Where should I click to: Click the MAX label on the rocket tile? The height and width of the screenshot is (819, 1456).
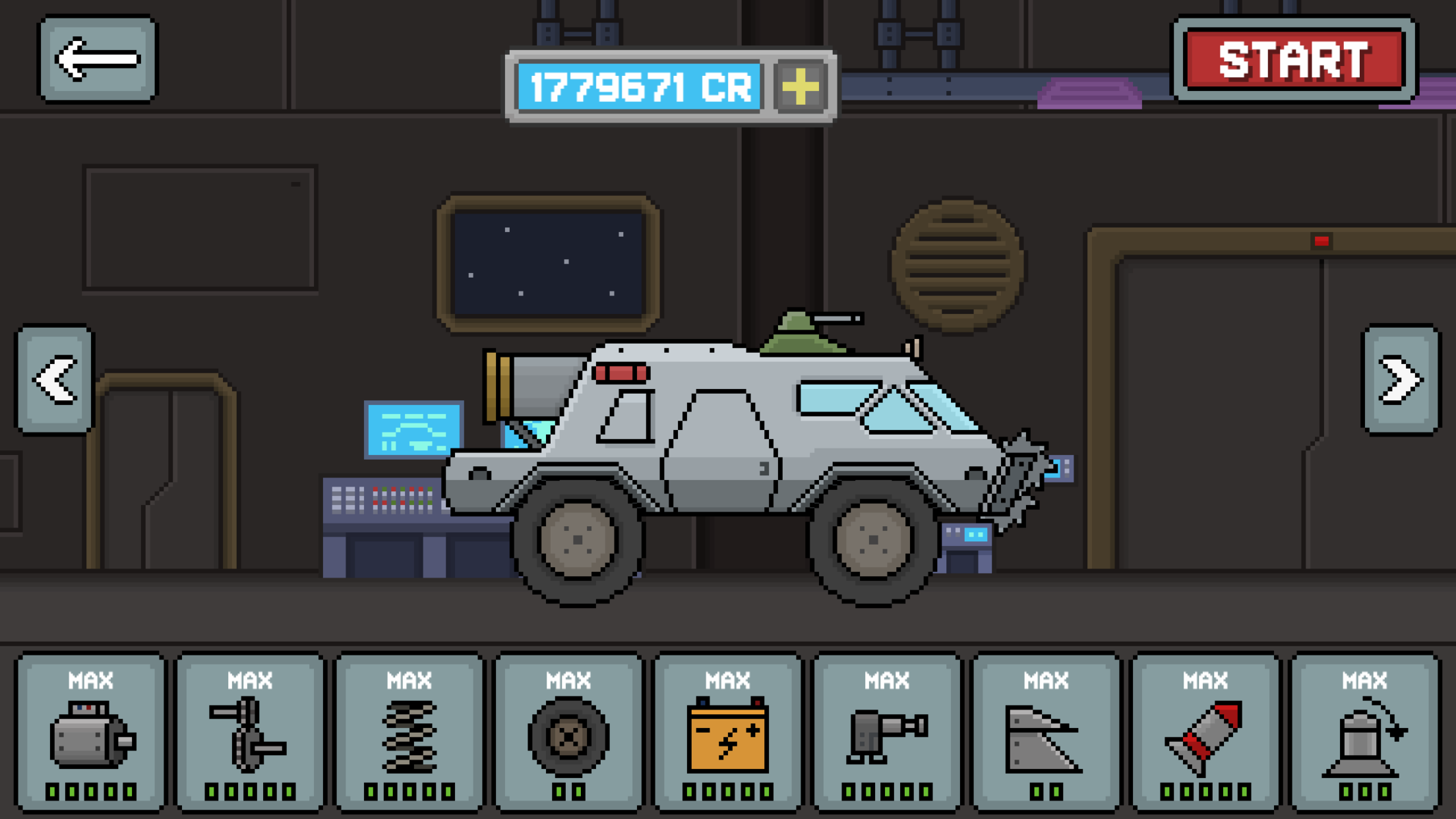(1207, 679)
